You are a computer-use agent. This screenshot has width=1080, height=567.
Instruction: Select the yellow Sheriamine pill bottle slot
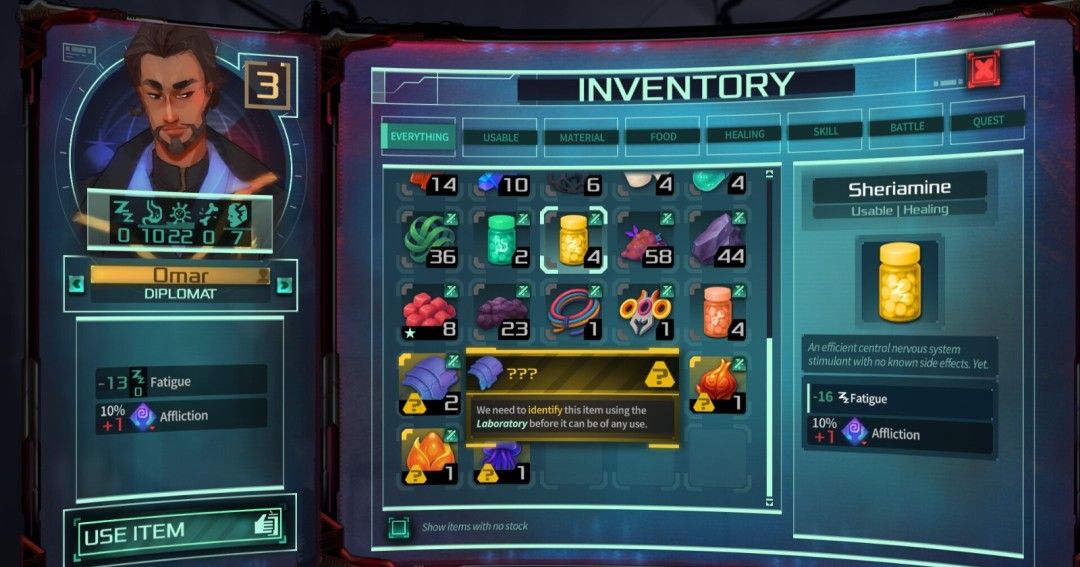(x=574, y=240)
